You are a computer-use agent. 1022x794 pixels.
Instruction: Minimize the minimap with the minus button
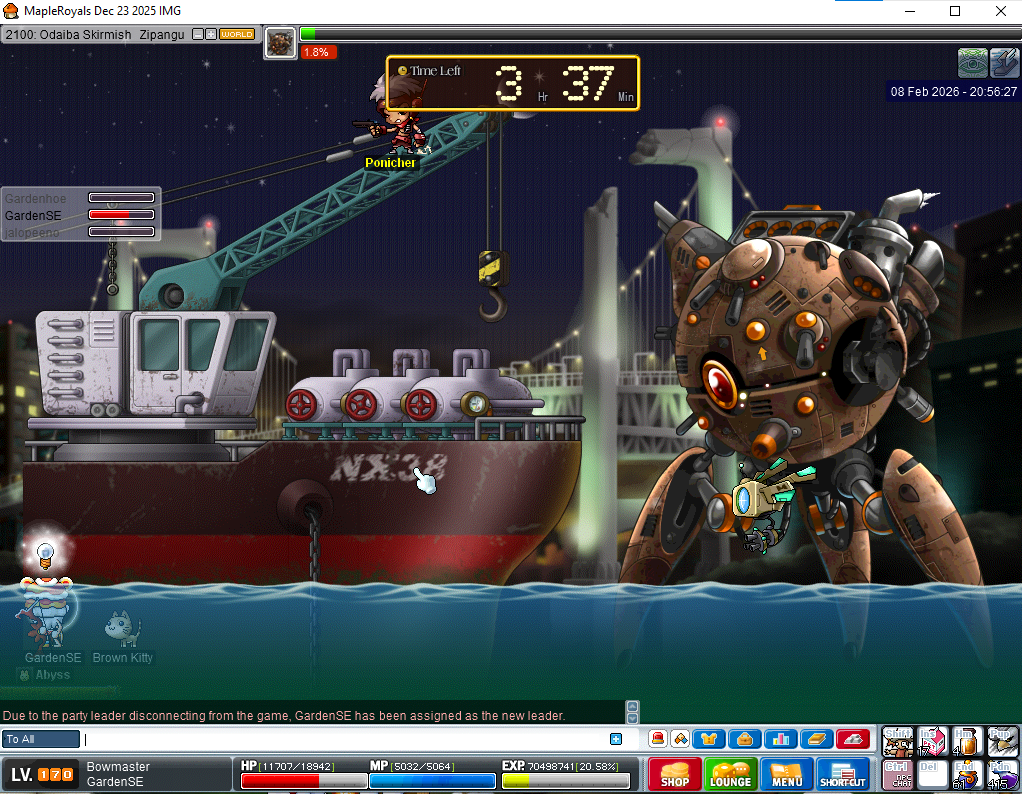coord(198,34)
